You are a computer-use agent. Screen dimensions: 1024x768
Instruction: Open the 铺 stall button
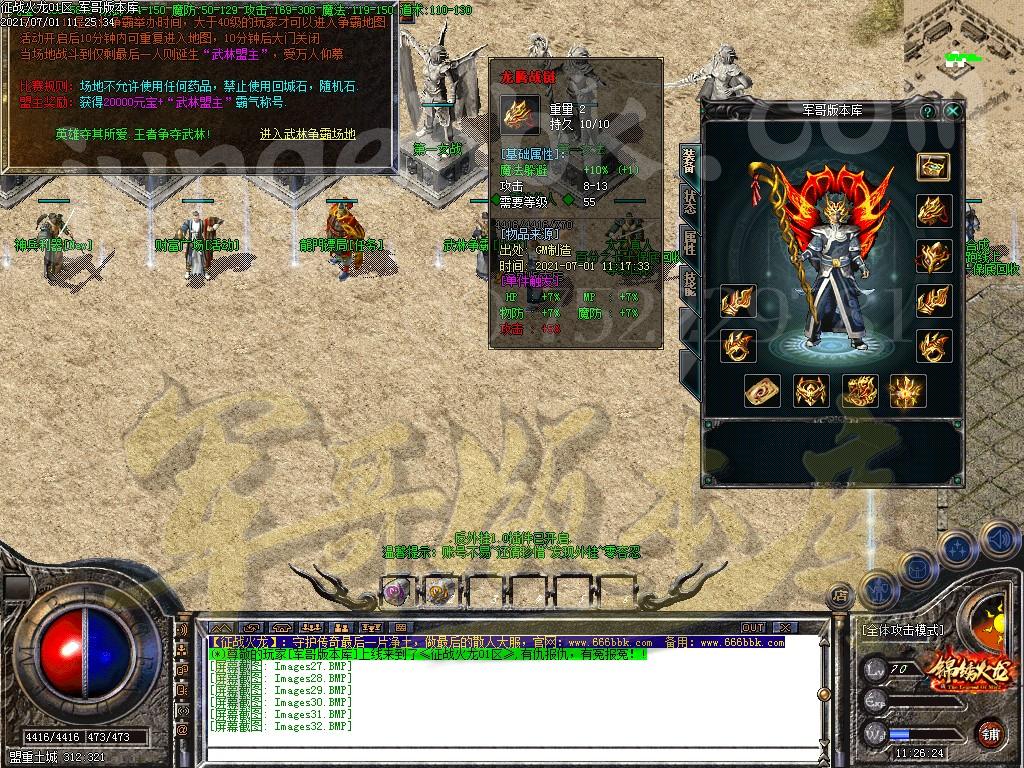[x=989, y=732]
